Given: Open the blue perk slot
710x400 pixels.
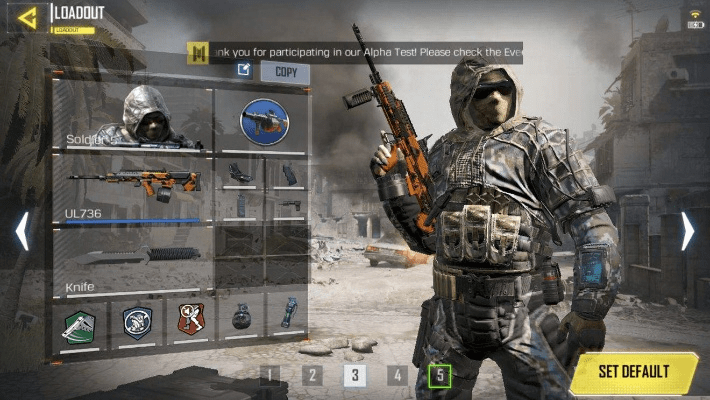Looking at the screenshot, I should [136, 321].
